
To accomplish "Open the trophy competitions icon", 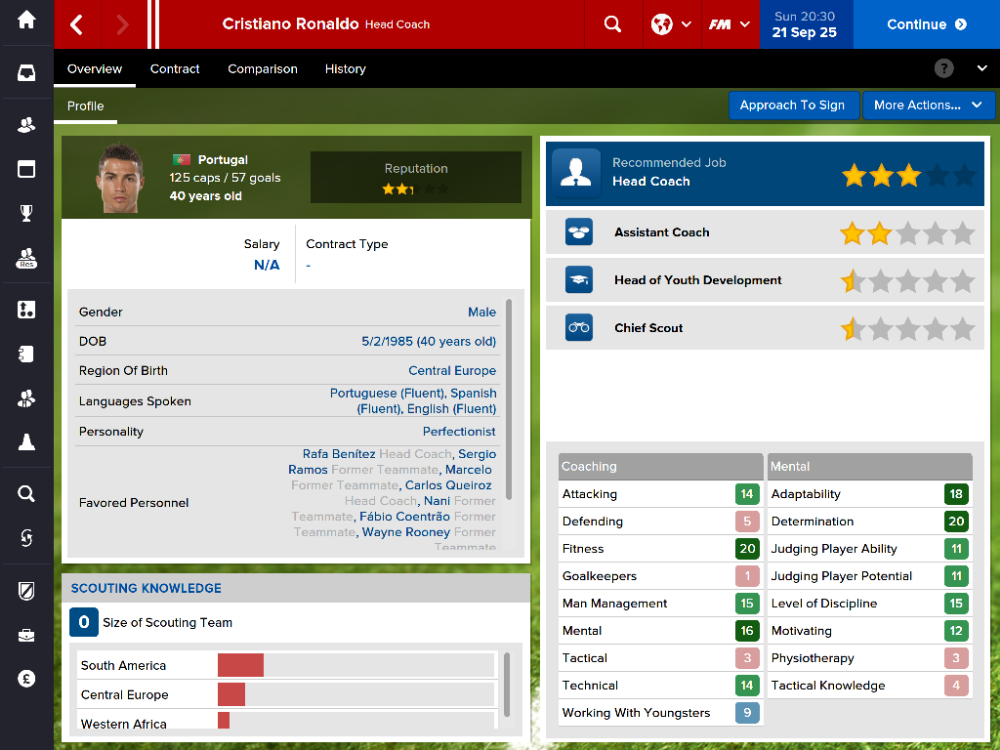I will coord(27,212).
